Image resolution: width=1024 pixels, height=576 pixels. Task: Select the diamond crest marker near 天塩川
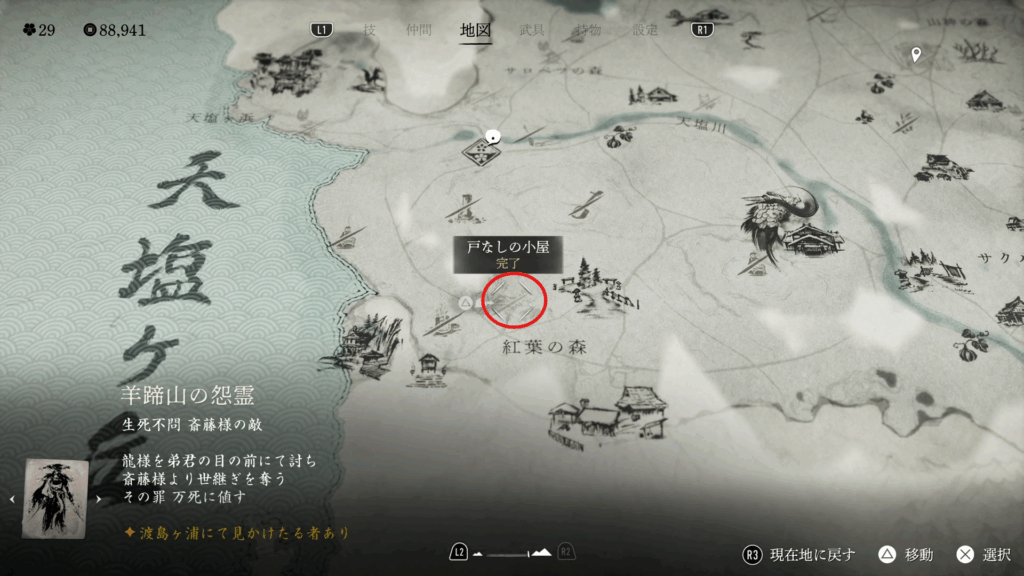(481, 152)
